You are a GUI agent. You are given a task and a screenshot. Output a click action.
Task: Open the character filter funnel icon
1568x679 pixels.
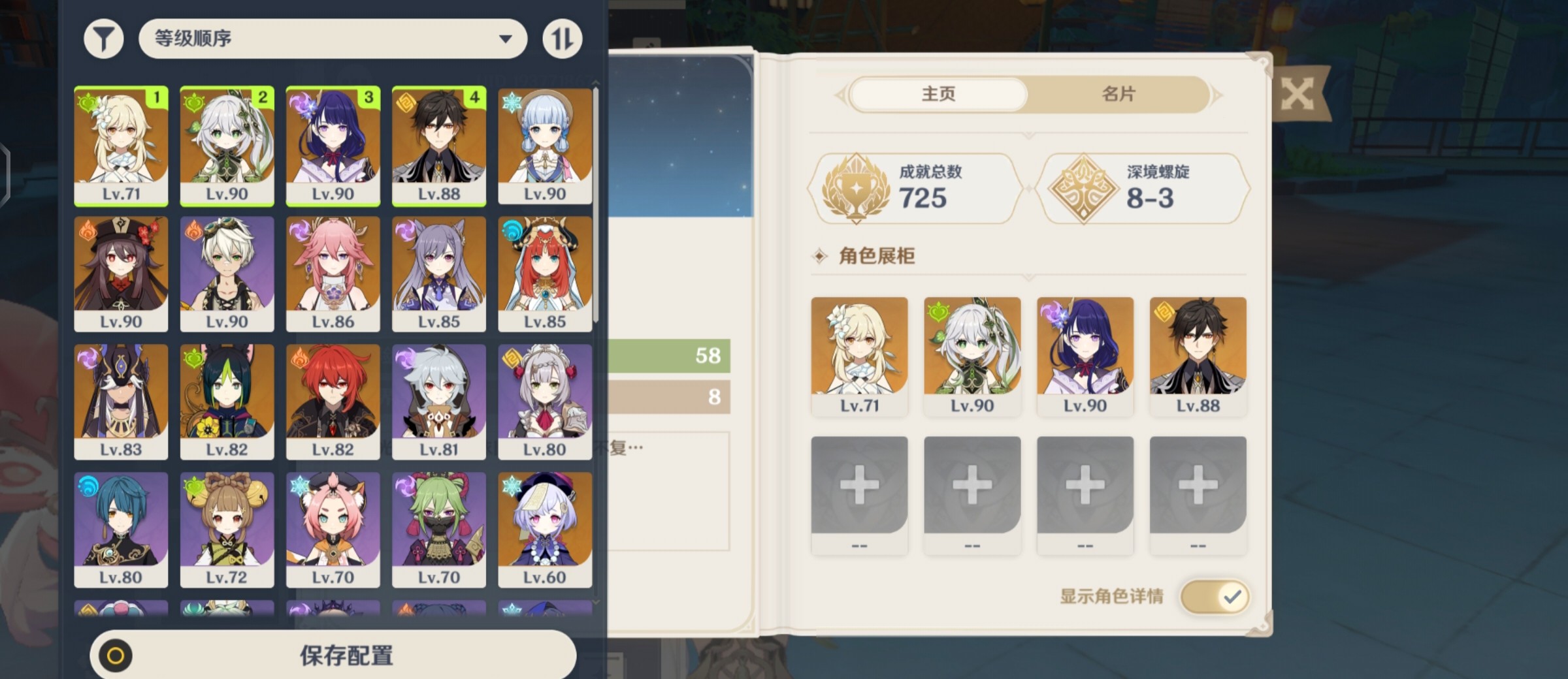pos(103,39)
